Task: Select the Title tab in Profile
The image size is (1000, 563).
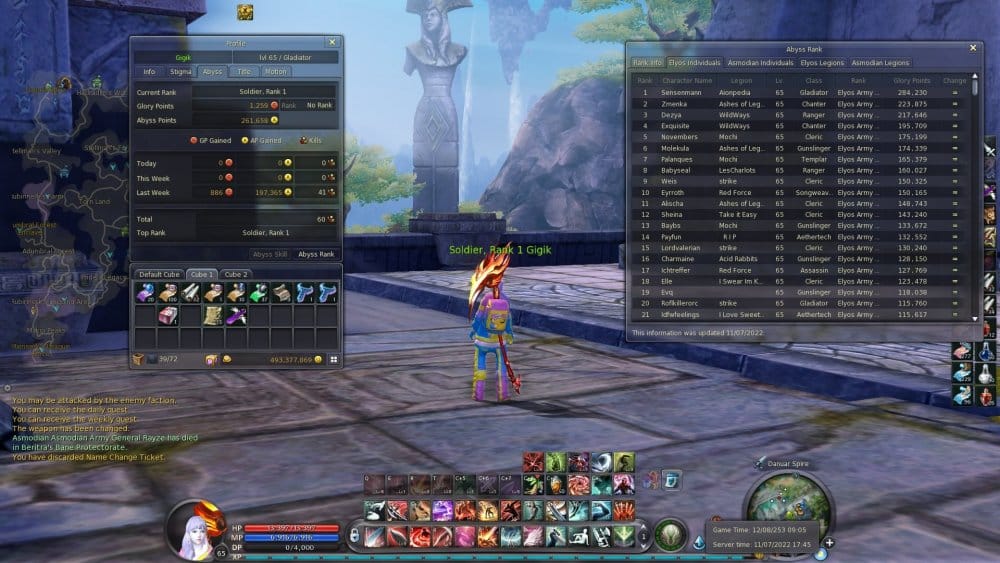Action: click(243, 72)
